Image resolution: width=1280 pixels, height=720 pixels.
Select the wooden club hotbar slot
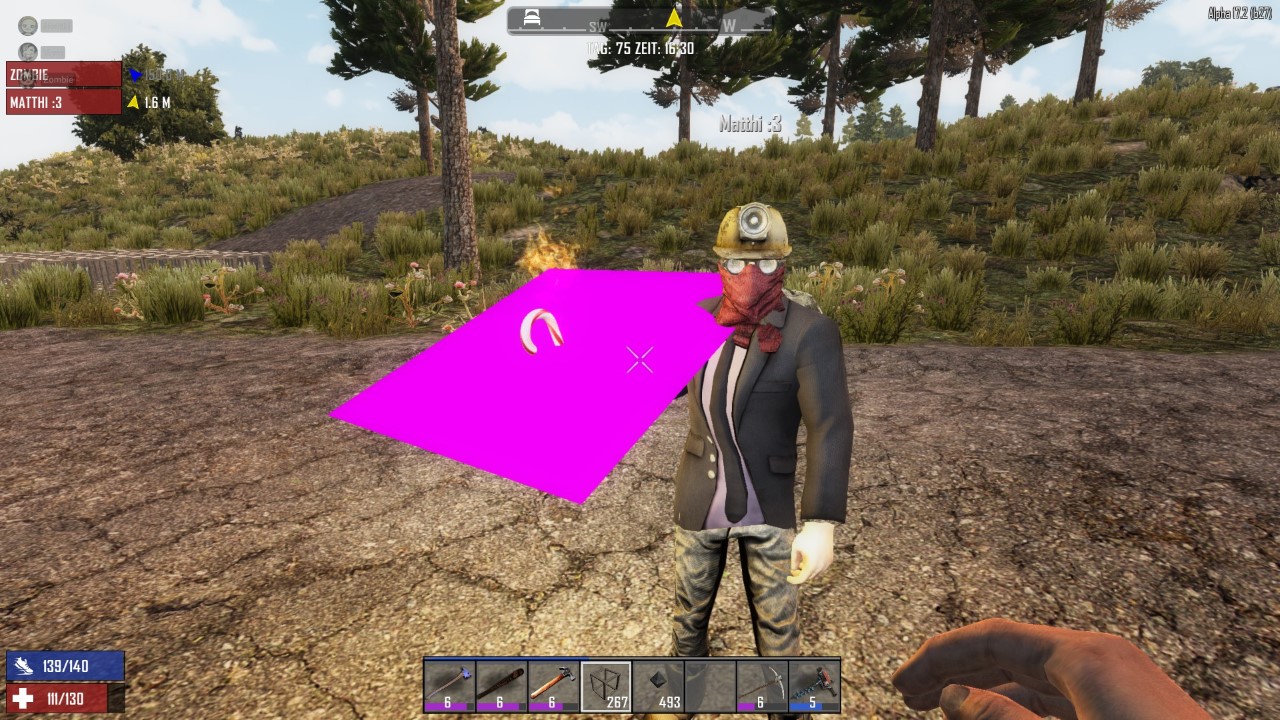[x=501, y=686]
